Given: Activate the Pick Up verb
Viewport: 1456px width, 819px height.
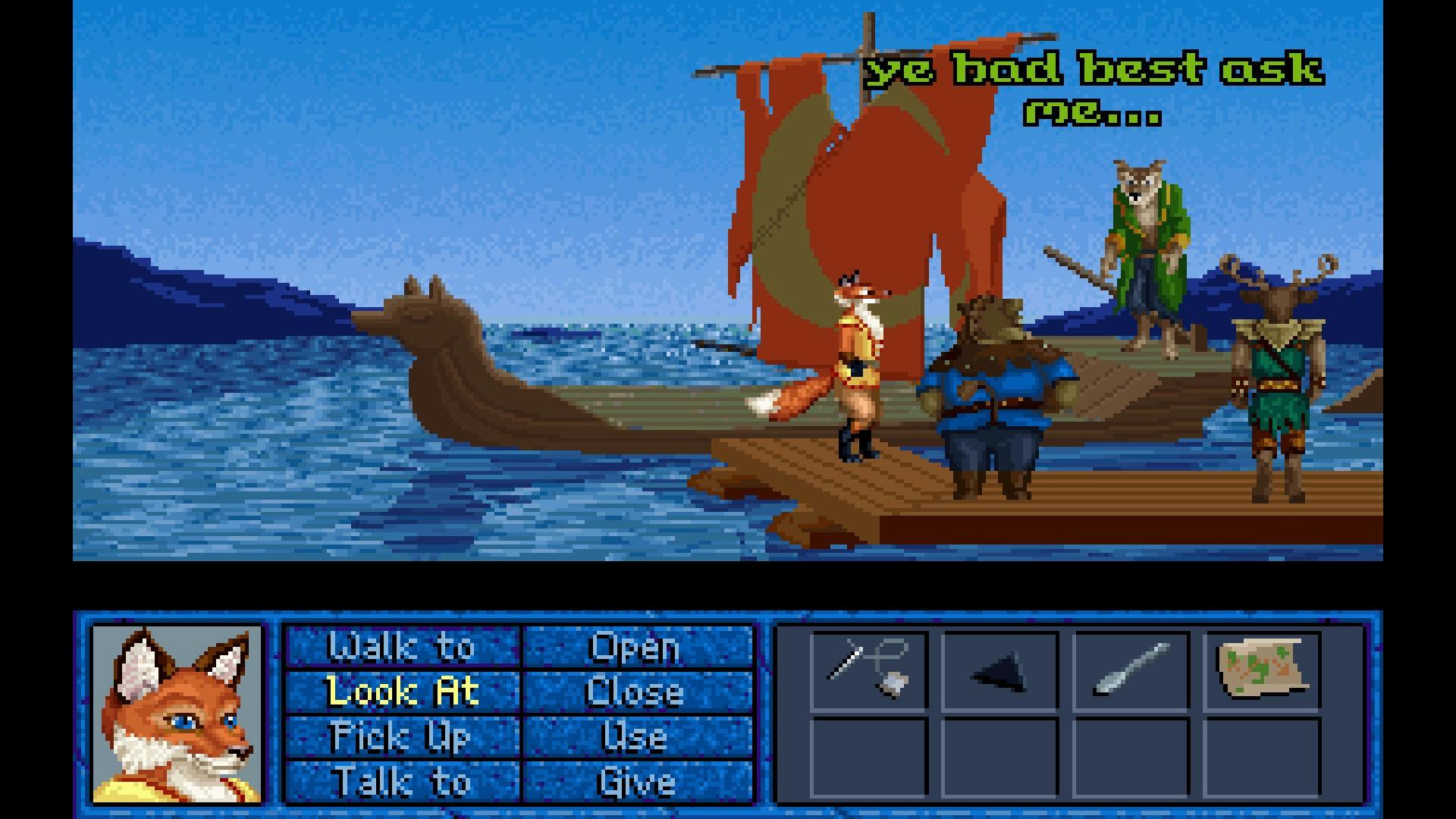Looking at the screenshot, I should coord(402,736).
